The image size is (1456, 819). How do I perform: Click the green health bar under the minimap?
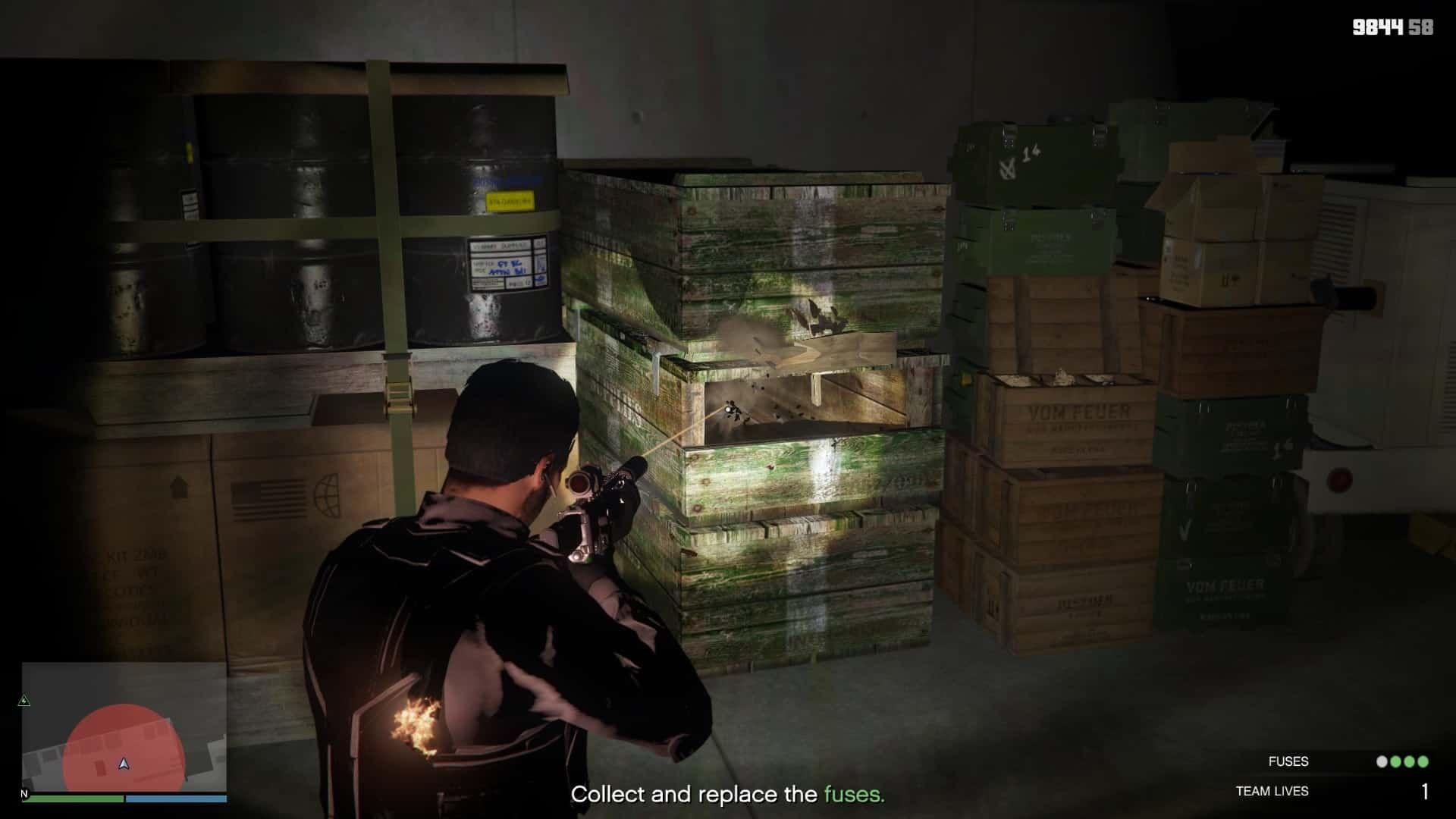[x=72, y=799]
